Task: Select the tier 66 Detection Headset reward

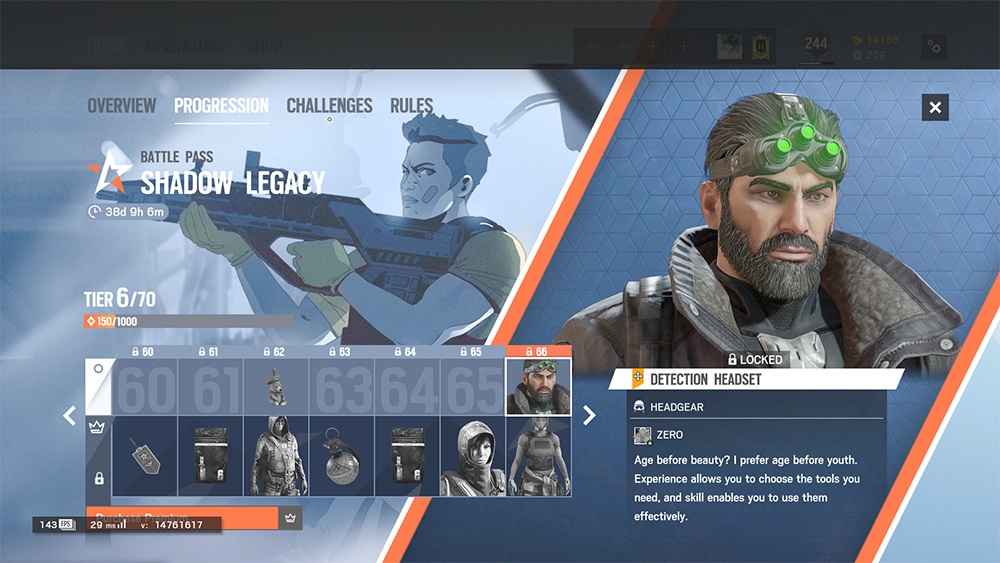Action: click(x=539, y=387)
